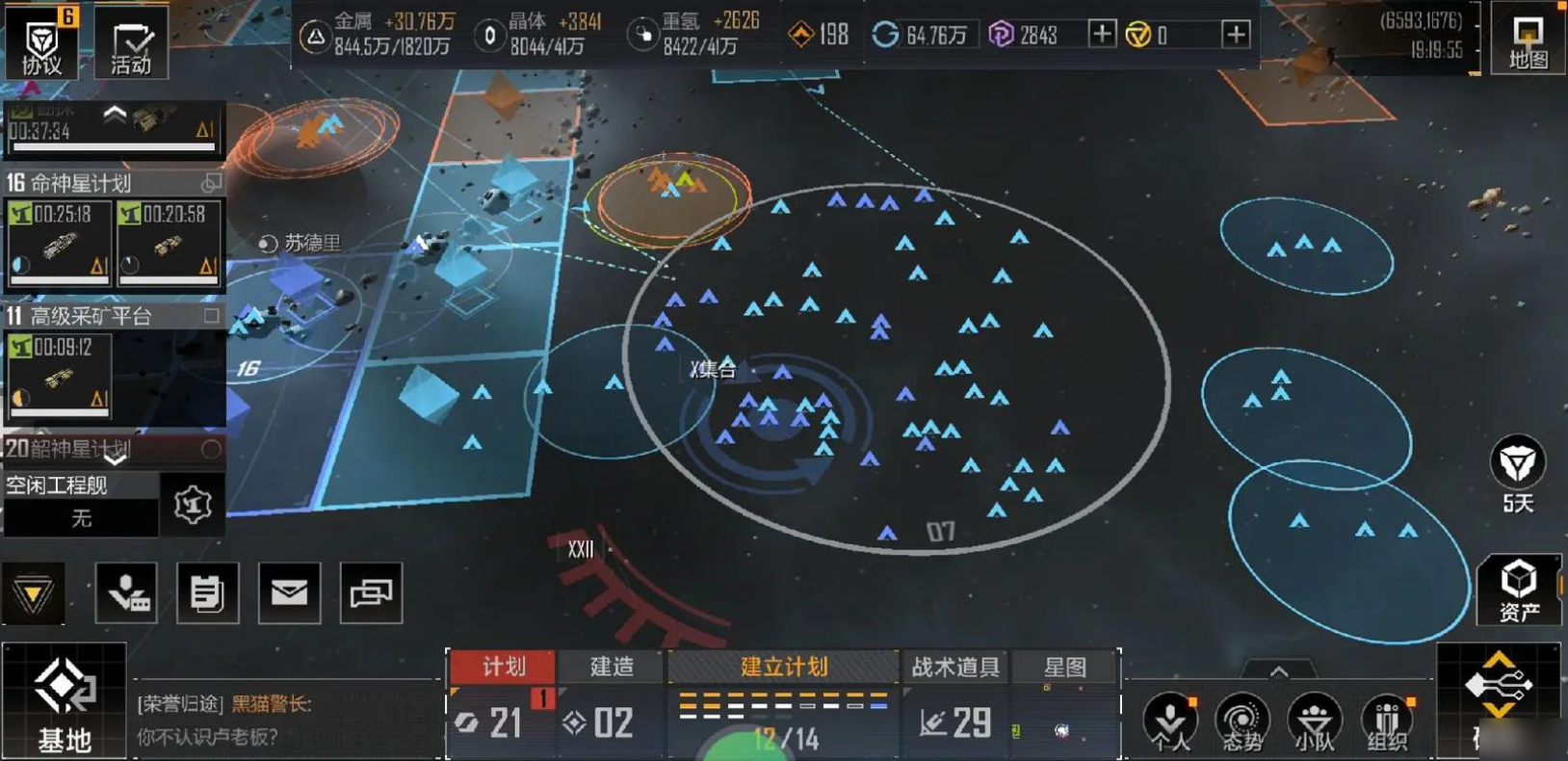Image resolution: width=1568 pixels, height=761 pixels.
Task: Open the 小队 squad menu
Action: point(1314,722)
